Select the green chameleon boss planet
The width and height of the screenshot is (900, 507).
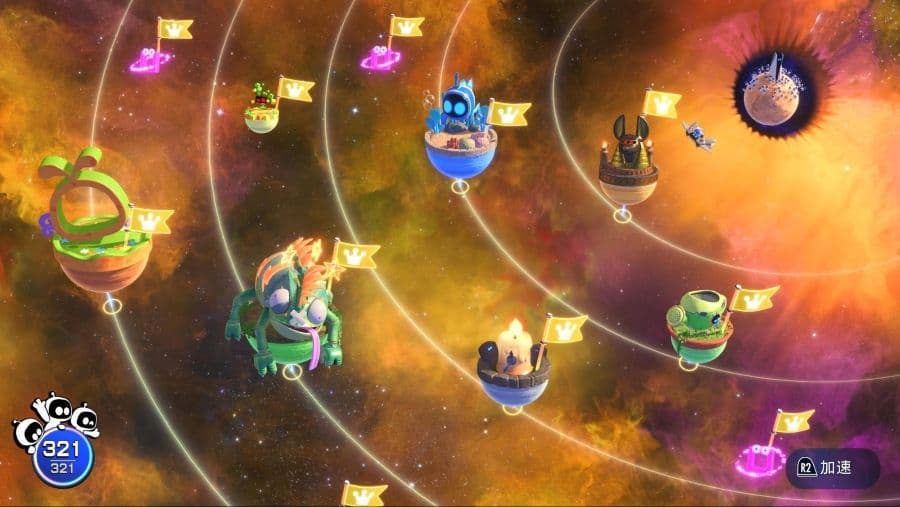point(288,310)
